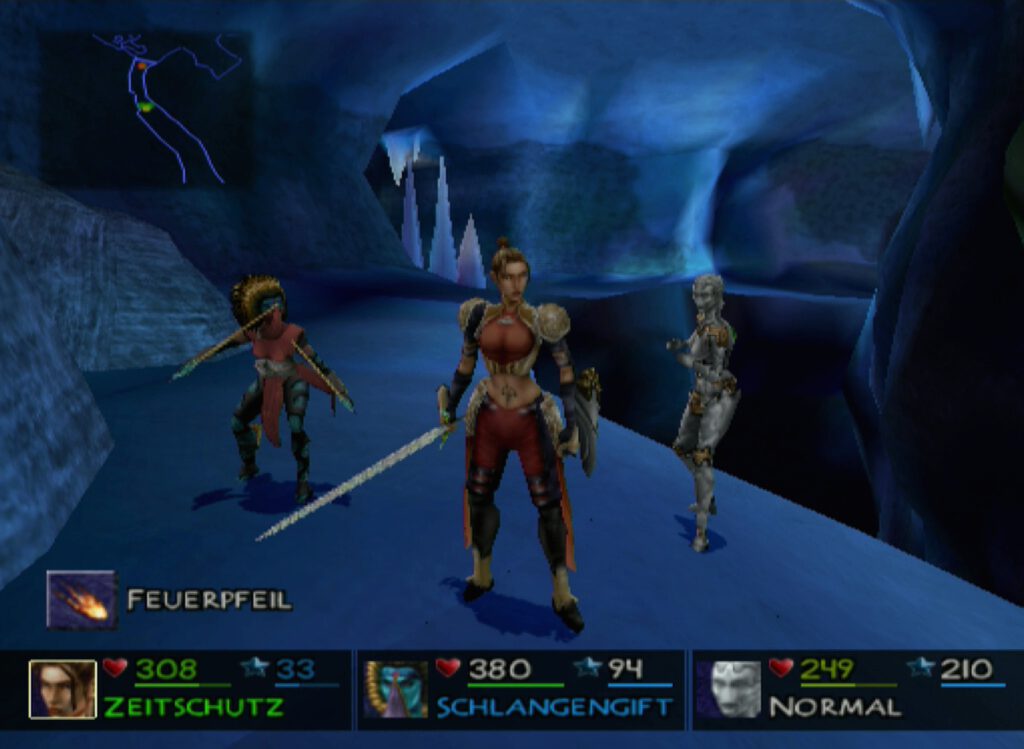Choose the brown-haired warrior portrait

[62, 689]
